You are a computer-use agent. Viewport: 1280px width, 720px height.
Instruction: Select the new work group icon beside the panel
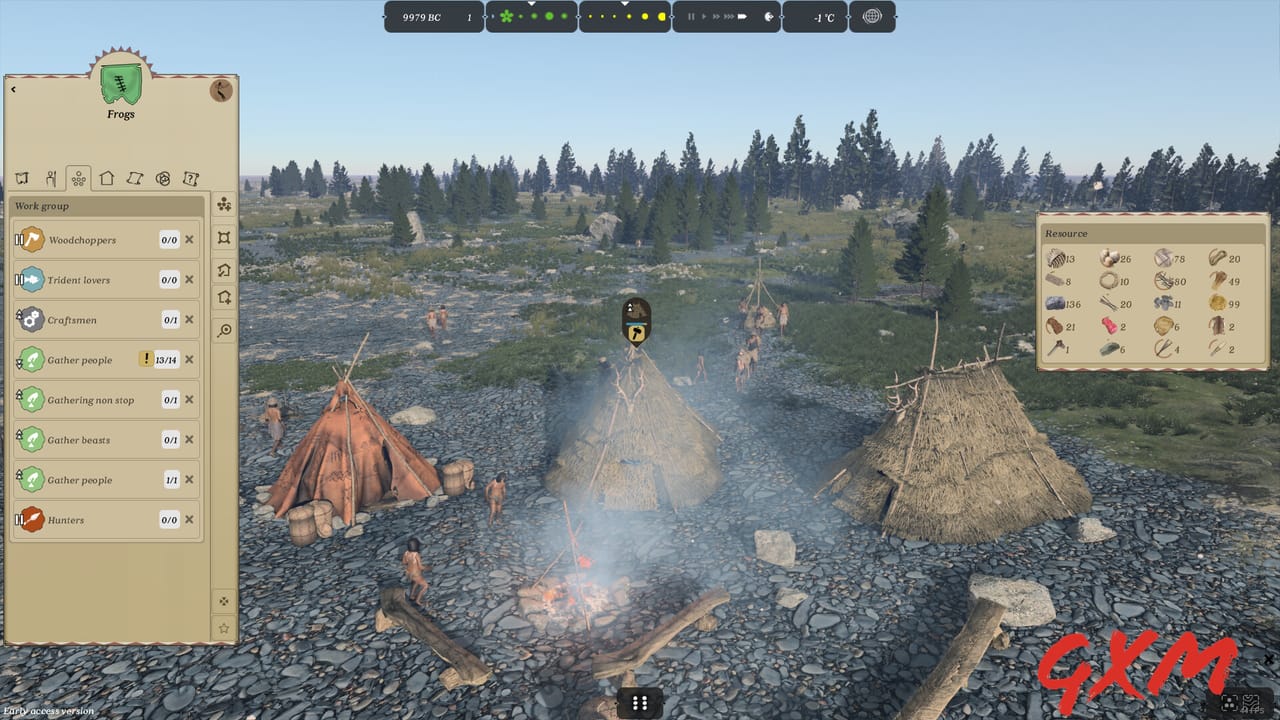pyautogui.click(x=223, y=205)
